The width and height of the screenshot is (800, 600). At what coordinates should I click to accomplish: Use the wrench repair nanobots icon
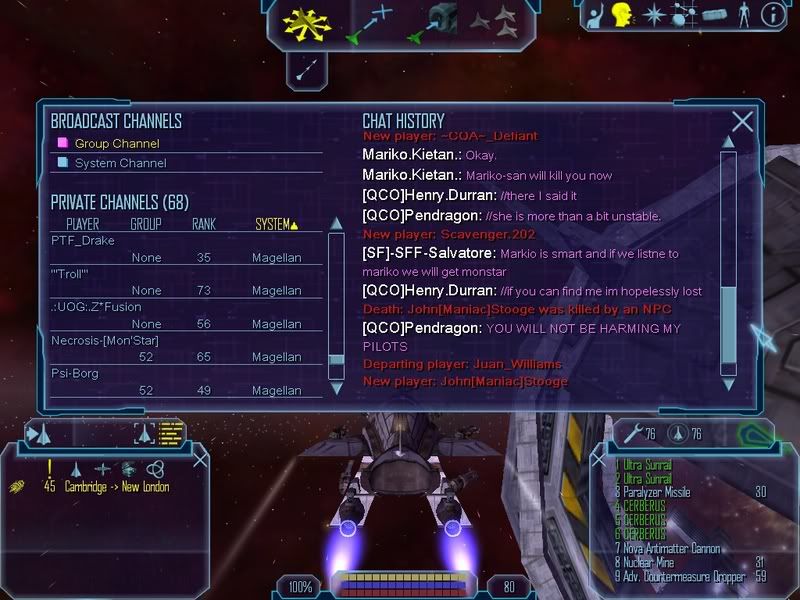630,433
